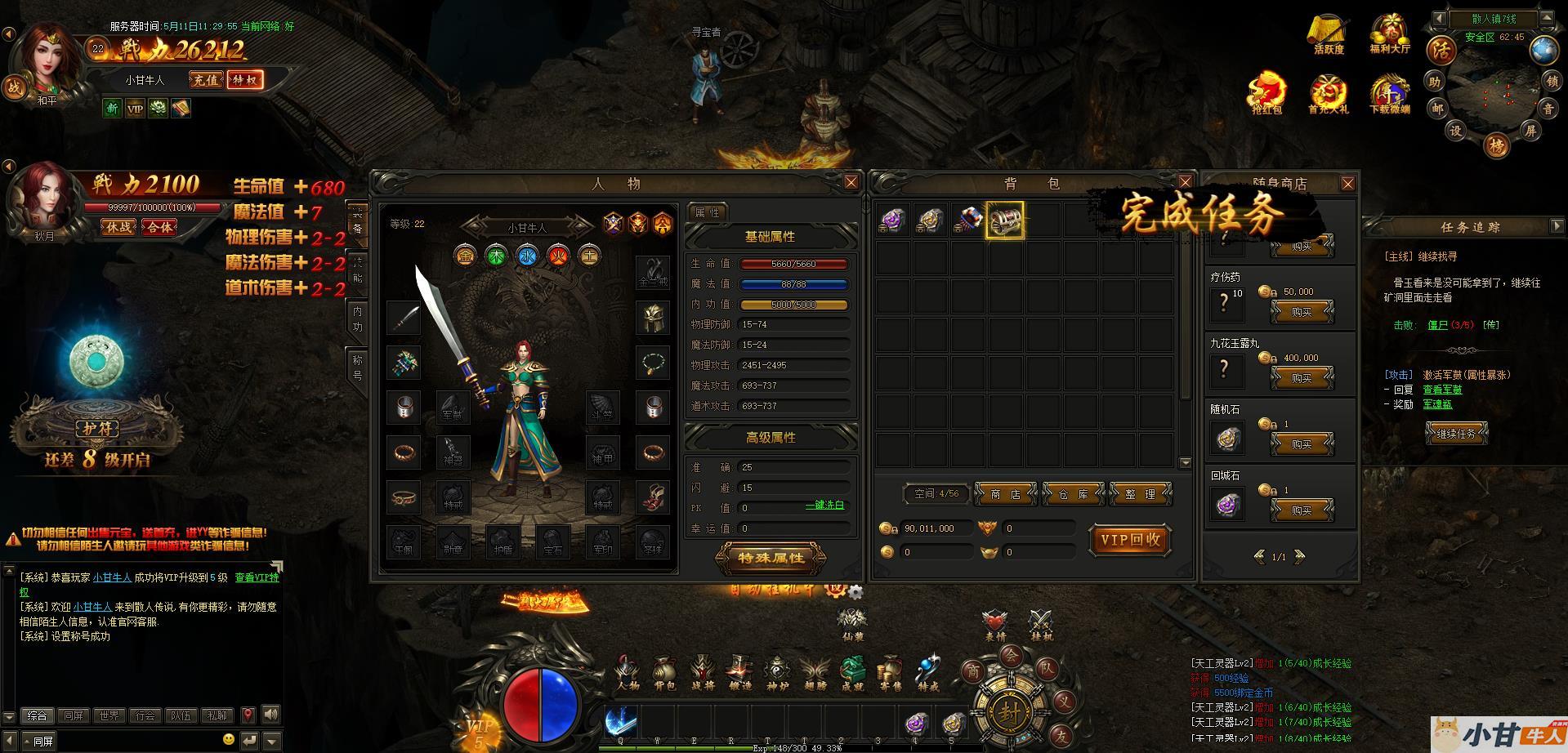Select the equipped sword weapon slot

tap(404, 319)
